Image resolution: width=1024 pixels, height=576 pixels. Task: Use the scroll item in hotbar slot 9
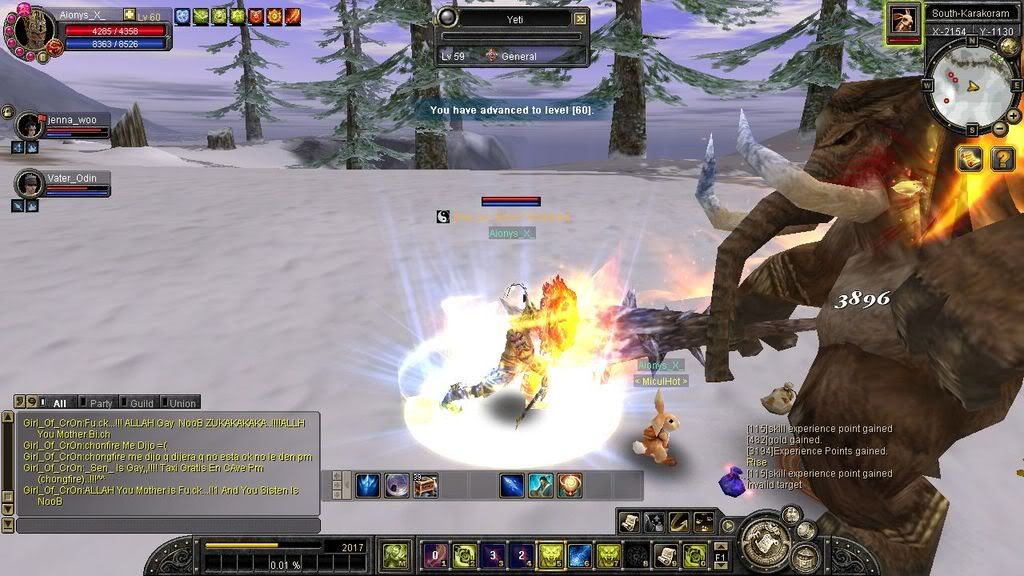coord(666,555)
